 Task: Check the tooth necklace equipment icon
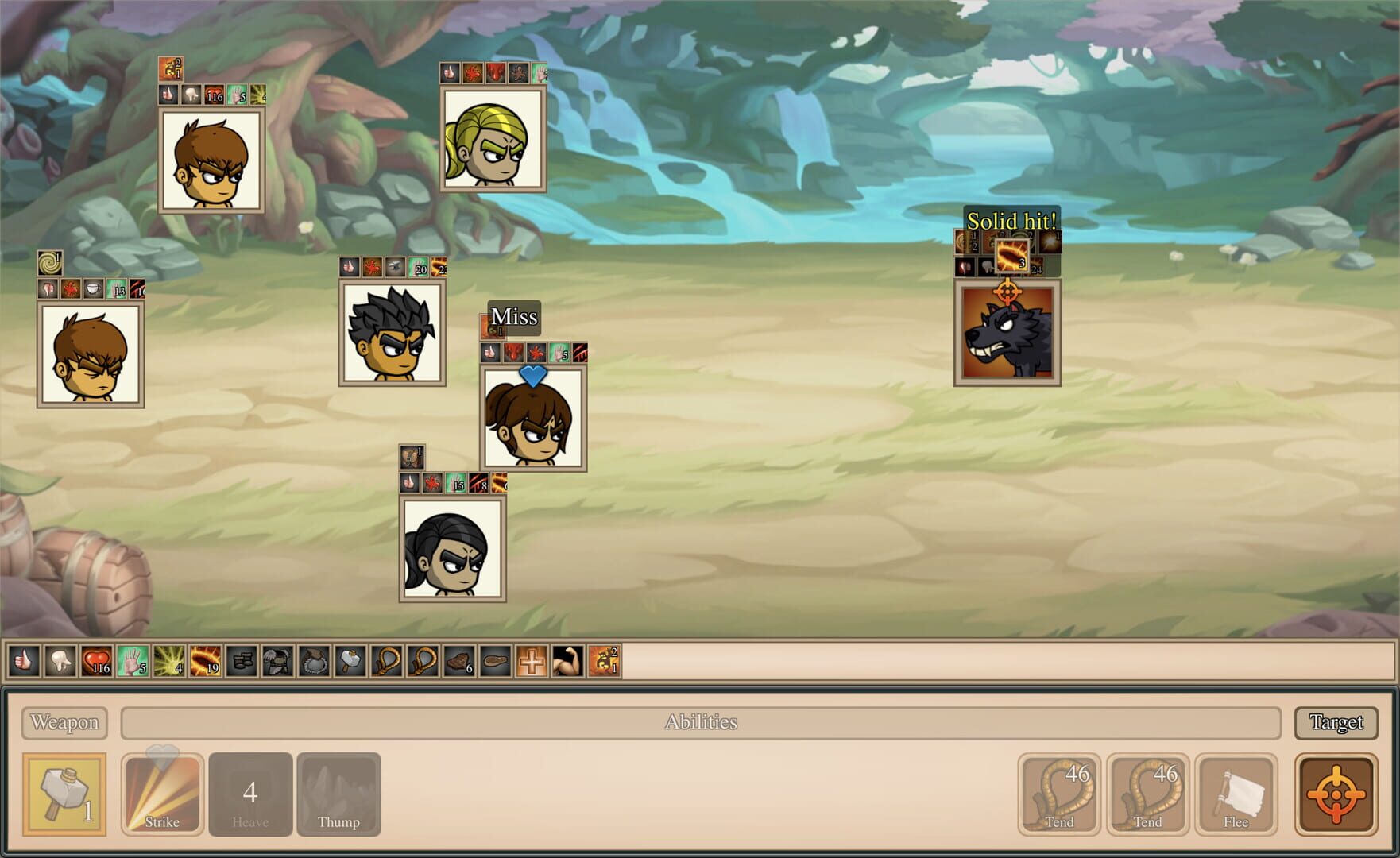pos(314,661)
